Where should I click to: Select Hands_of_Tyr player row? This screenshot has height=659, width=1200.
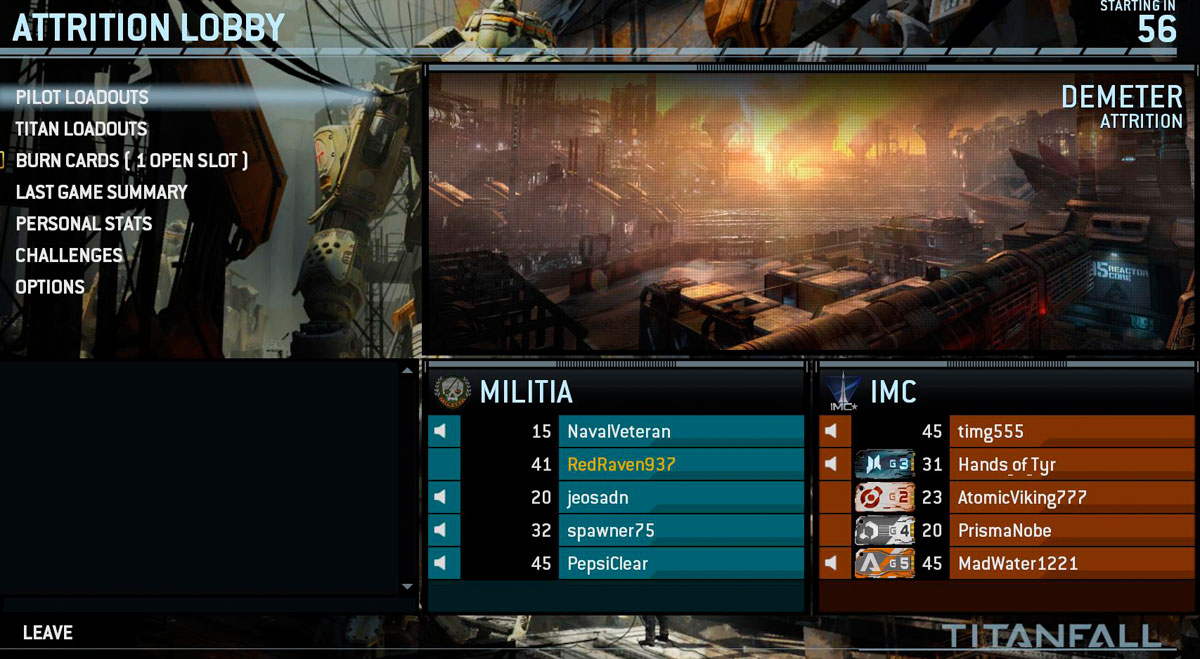click(1007, 464)
